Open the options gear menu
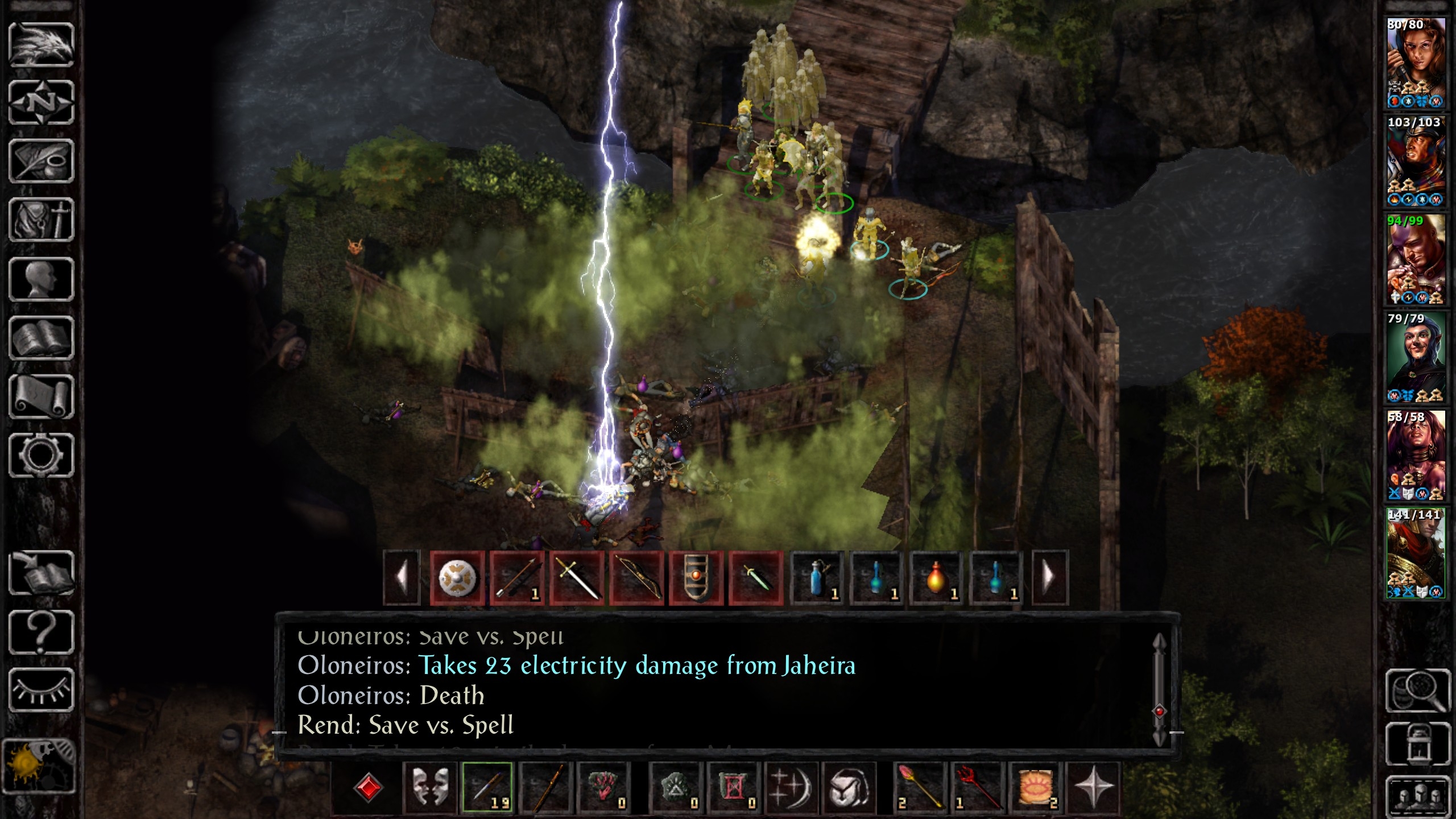The height and width of the screenshot is (819, 1456). (41, 455)
